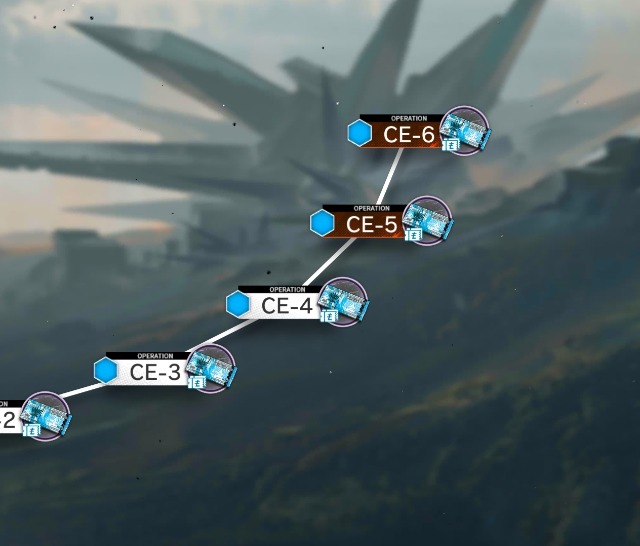This screenshot has height=546, width=640.
Task: Enter operation CE-3
Action: [155, 372]
